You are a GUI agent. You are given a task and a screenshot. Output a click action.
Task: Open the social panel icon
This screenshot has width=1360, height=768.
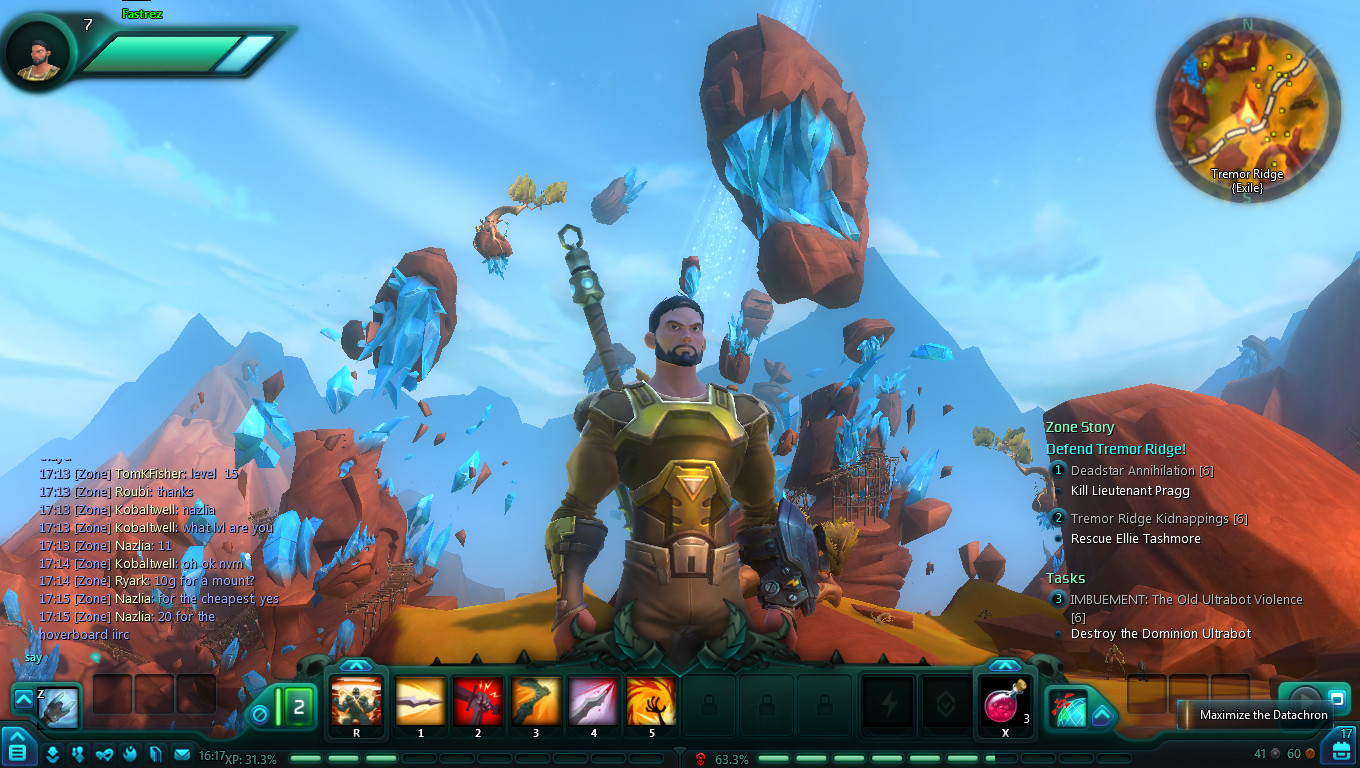78,753
